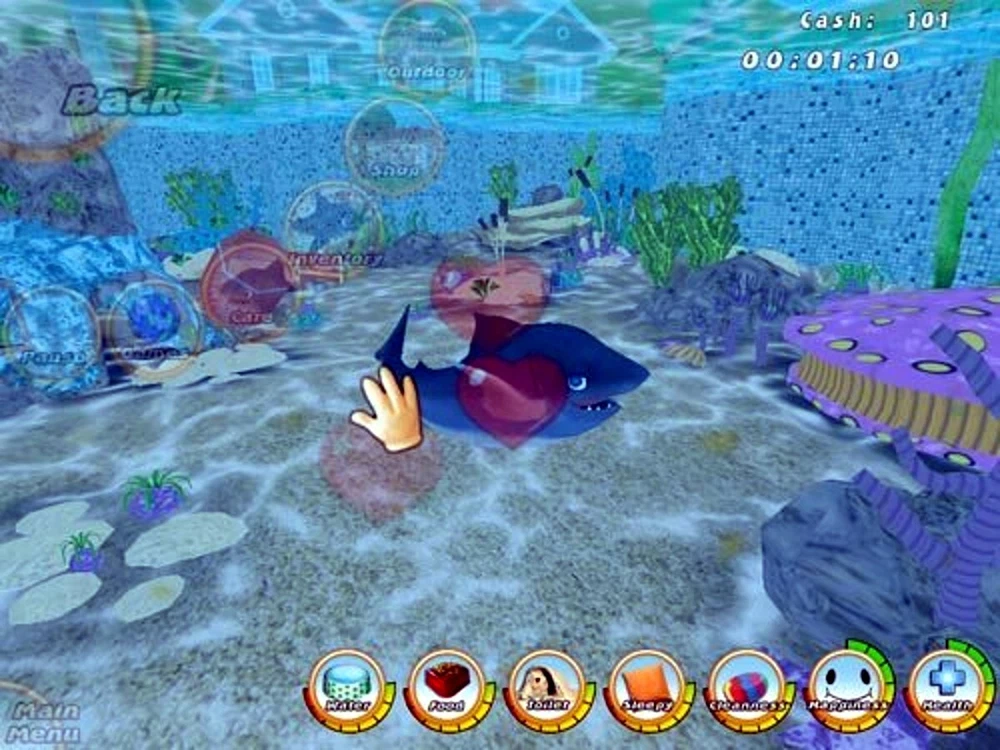Viewport: 1000px width, 750px height.
Task: Activate the Sleepy pillow icon
Action: (x=645, y=689)
